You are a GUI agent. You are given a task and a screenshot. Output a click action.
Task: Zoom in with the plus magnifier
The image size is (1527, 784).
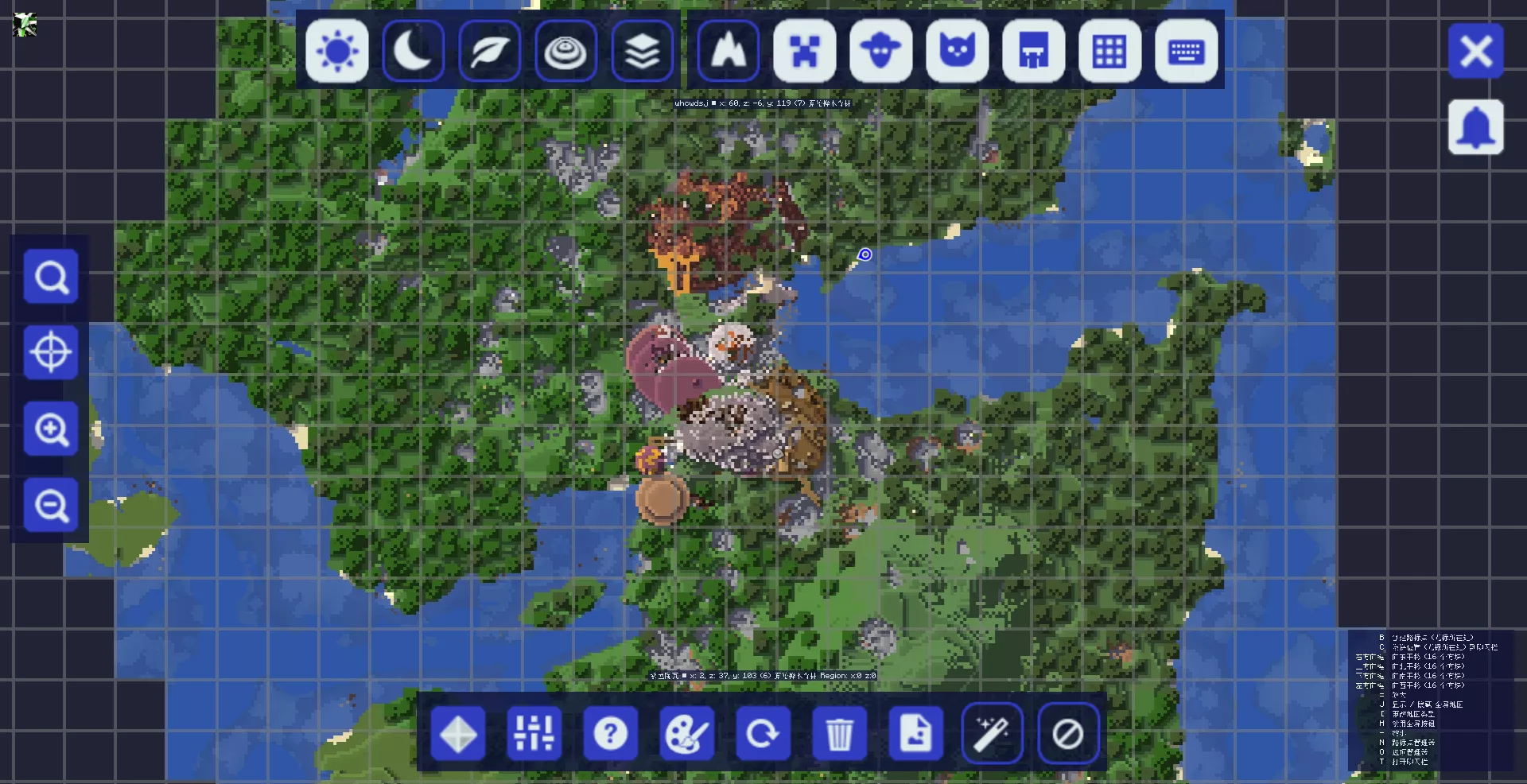pos(52,429)
